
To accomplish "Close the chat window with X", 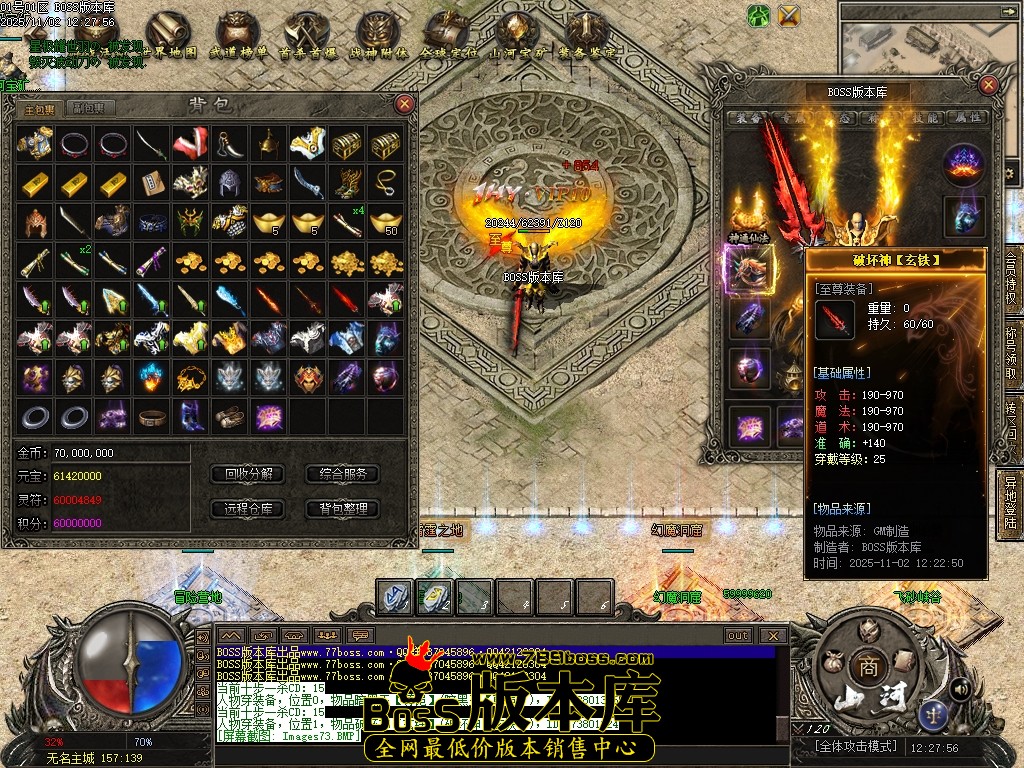I will 772,635.
